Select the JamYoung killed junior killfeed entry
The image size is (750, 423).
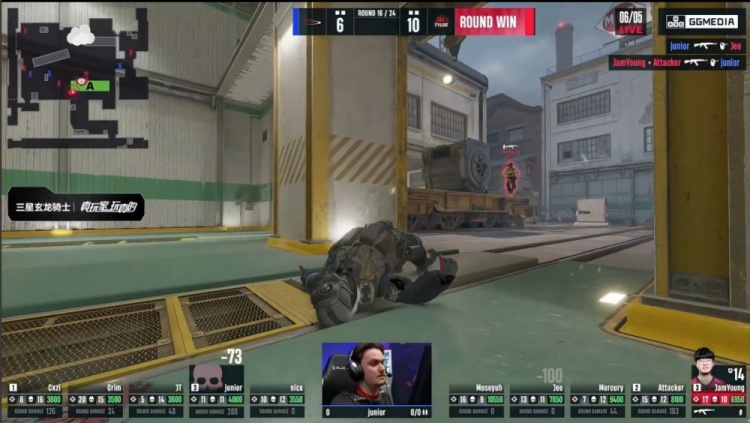point(677,62)
